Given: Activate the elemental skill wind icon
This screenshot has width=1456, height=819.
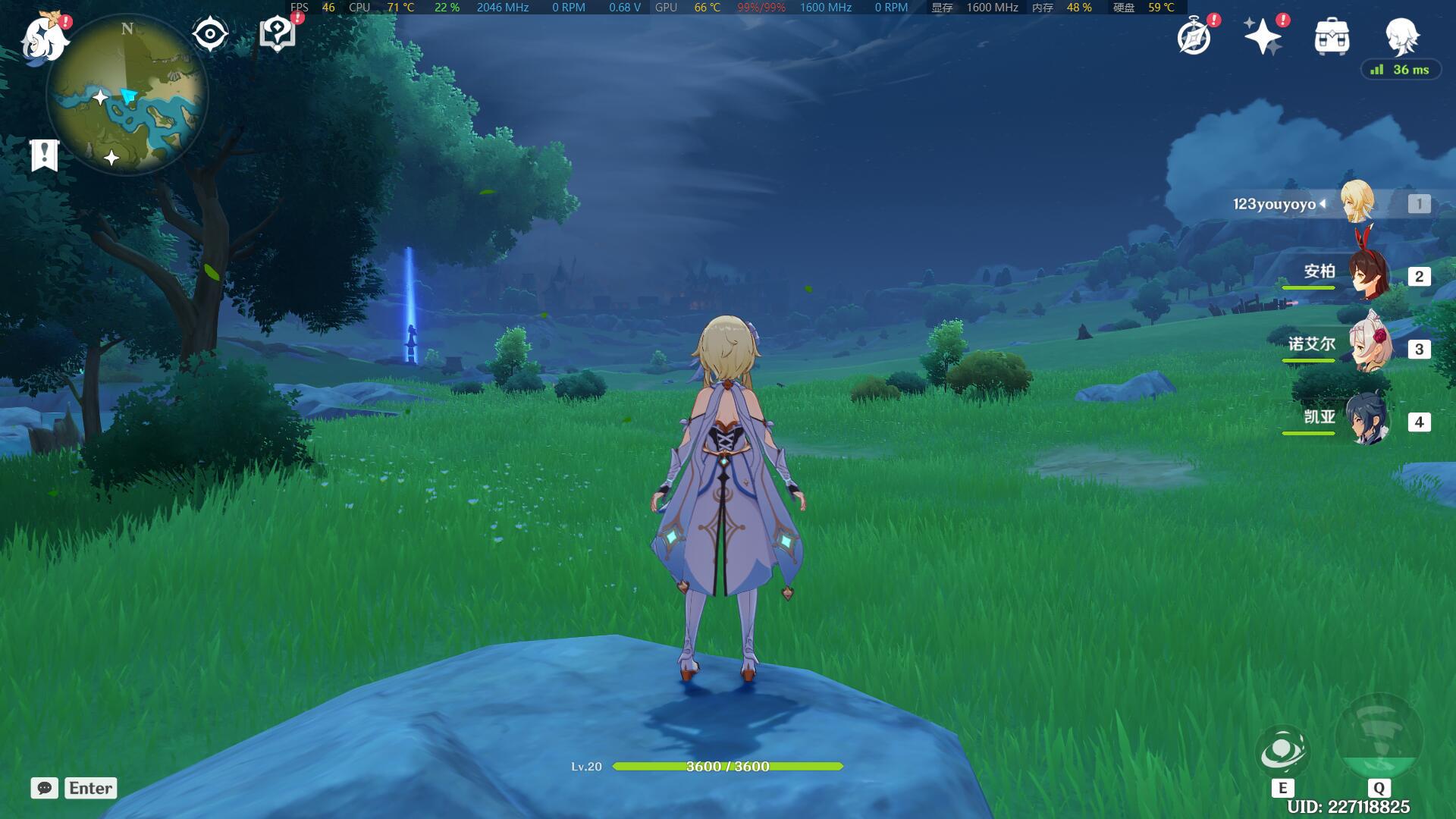Looking at the screenshot, I should pos(1282,752).
